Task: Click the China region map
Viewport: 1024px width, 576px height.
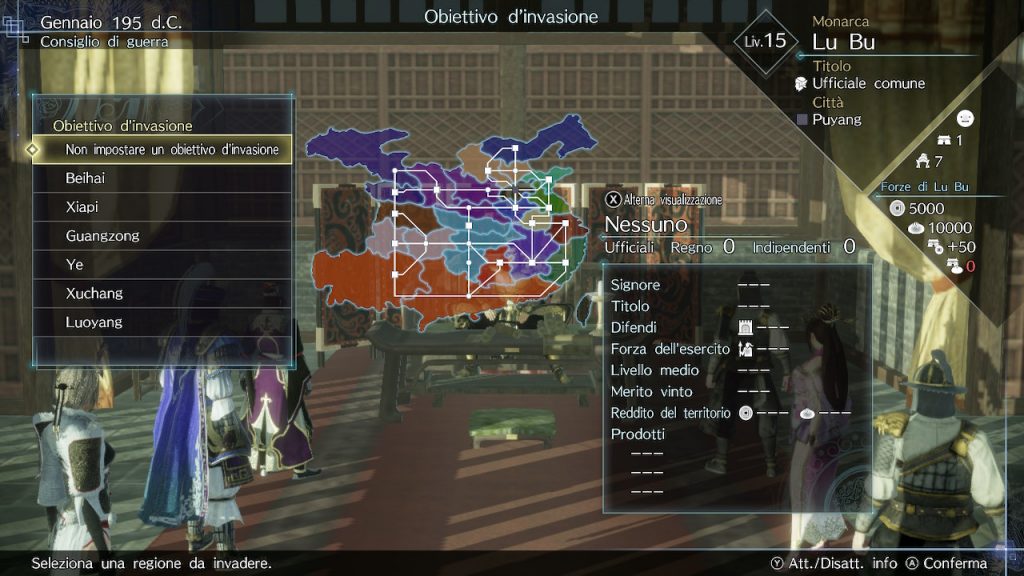Action: pos(450,225)
